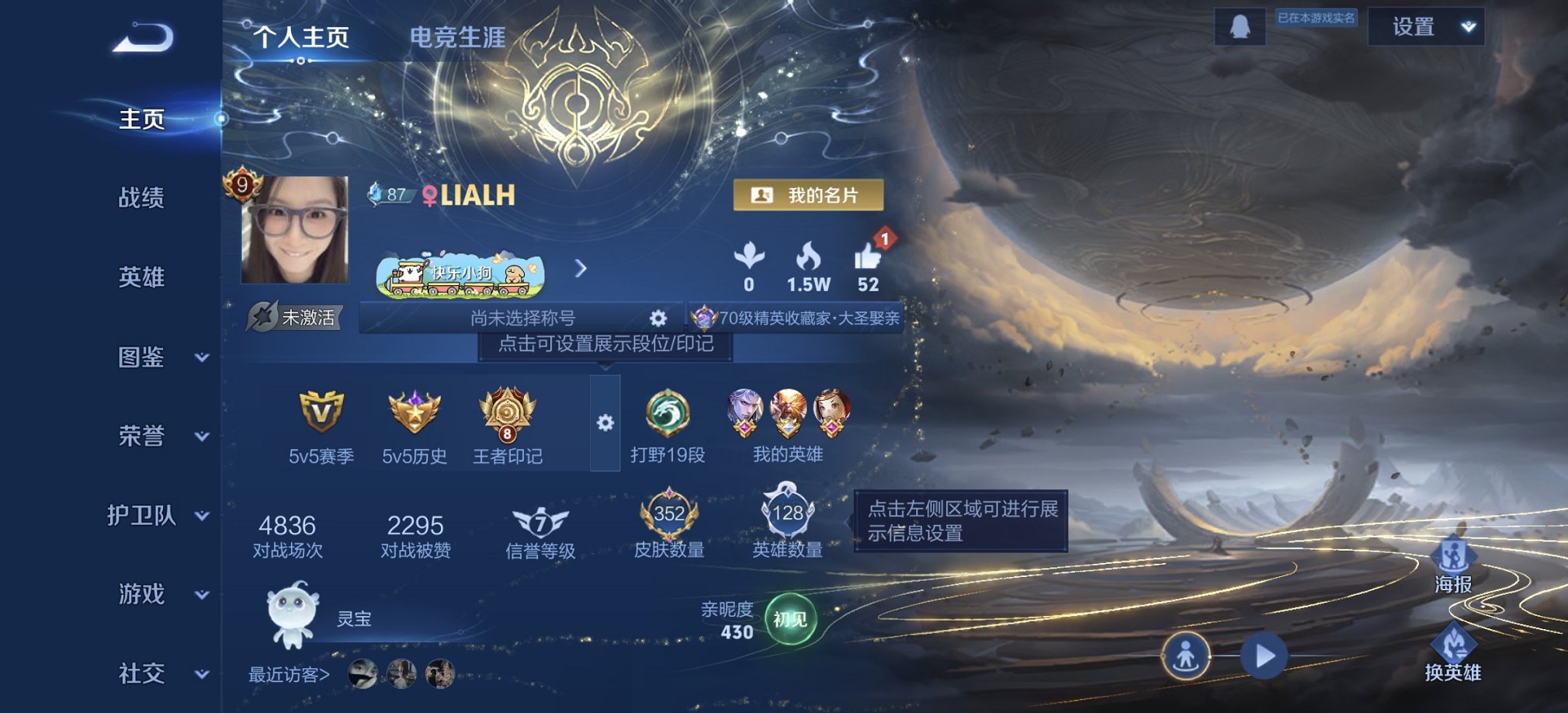Open the 最近访客 recent visitors list
The image size is (1568, 713).
(x=287, y=674)
